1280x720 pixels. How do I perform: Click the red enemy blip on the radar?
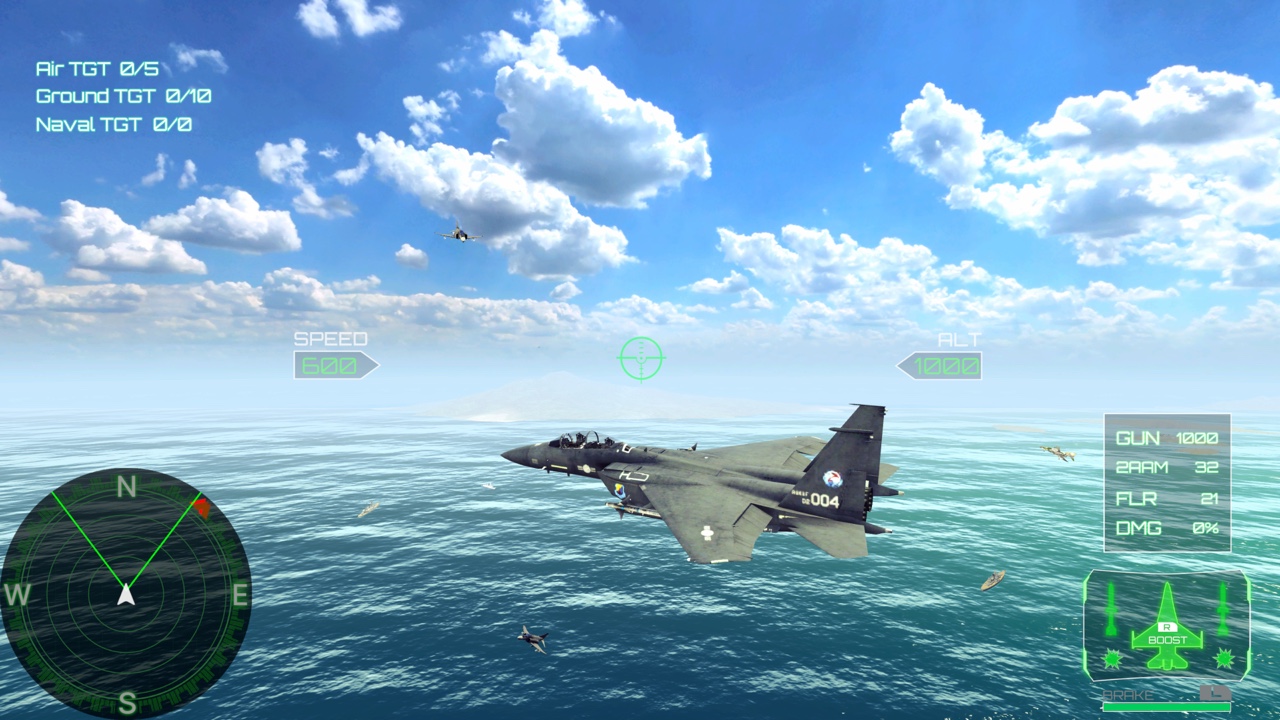(x=203, y=507)
